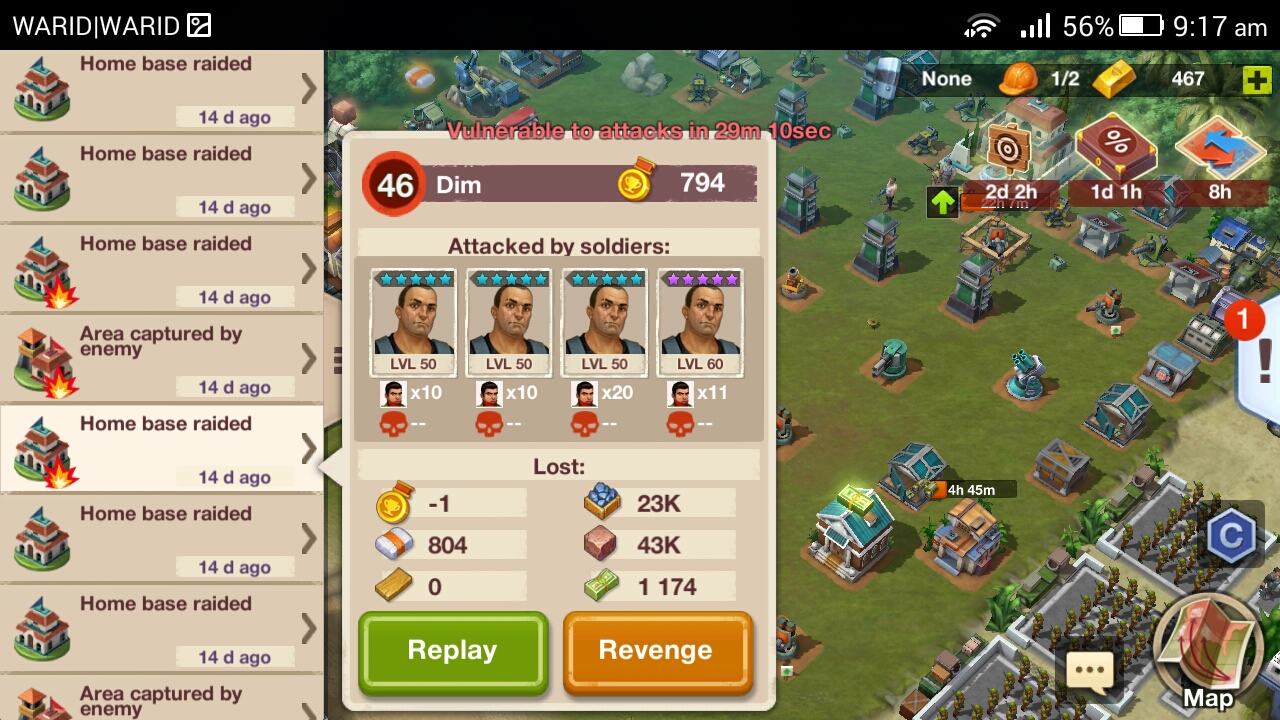Viewport: 1280px width, 720px height.
Task: Tap the orange Revenge button
Action: tap(656, 651)
